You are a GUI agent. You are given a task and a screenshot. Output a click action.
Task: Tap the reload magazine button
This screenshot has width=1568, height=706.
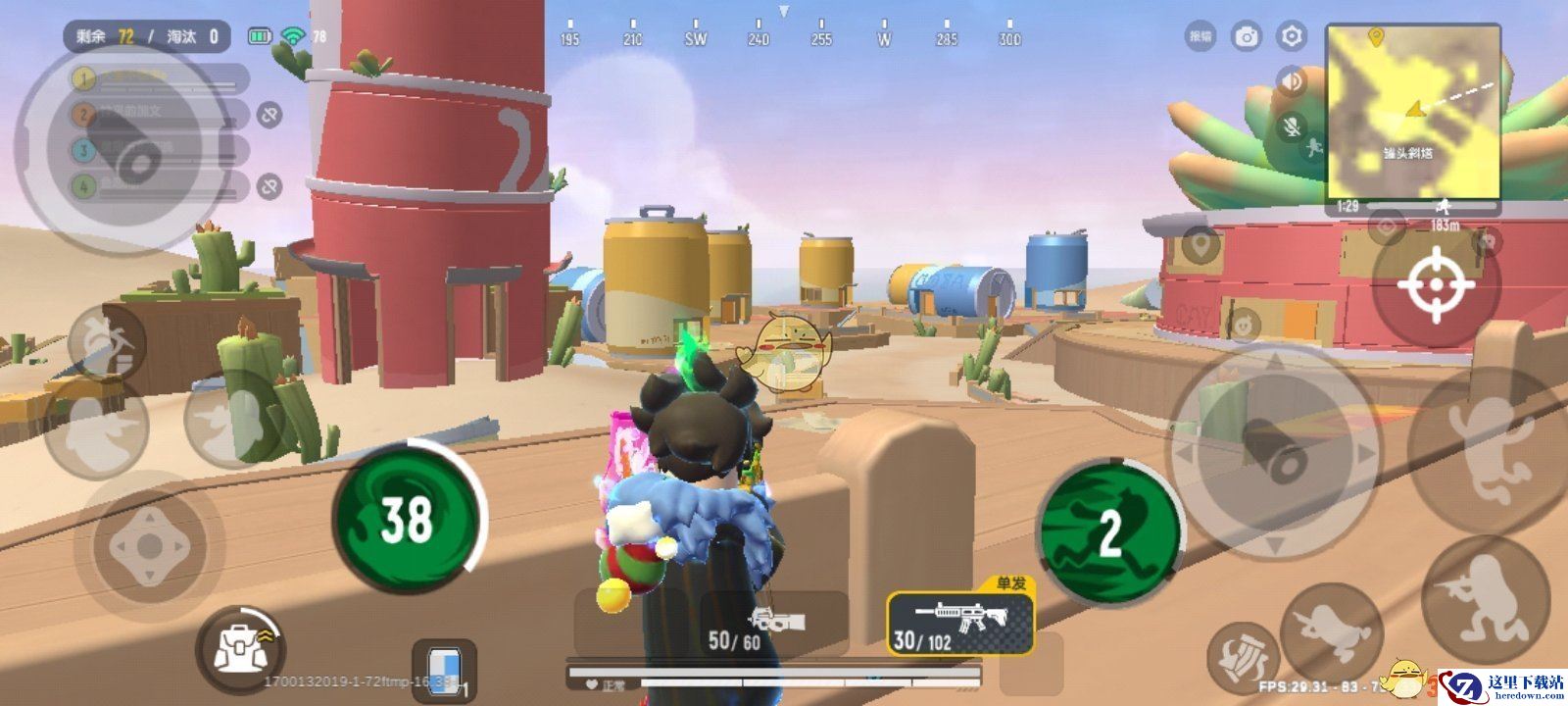point(1243,657)
